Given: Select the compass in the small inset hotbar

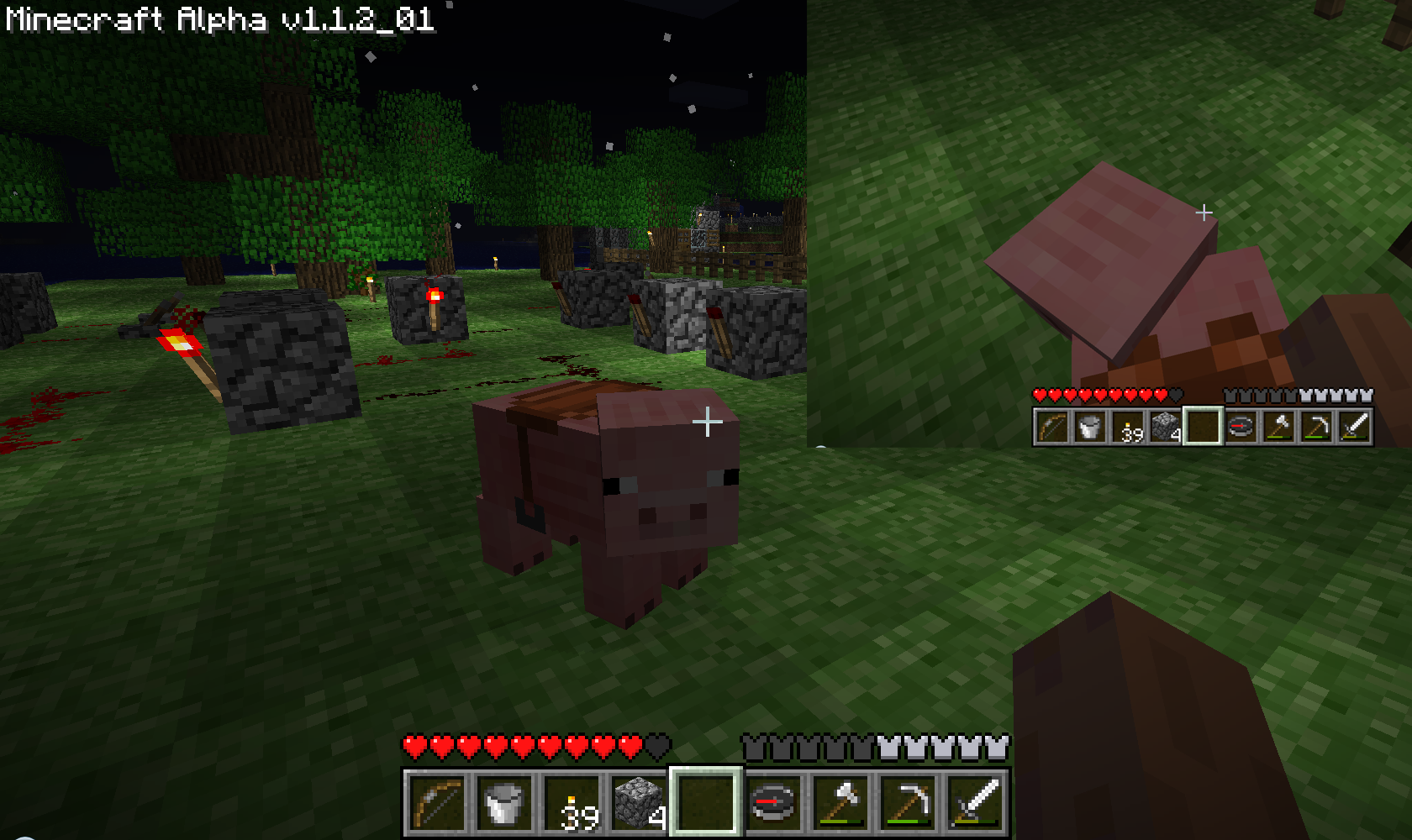Looking at the screenshot, I should tap(1241, 427).
